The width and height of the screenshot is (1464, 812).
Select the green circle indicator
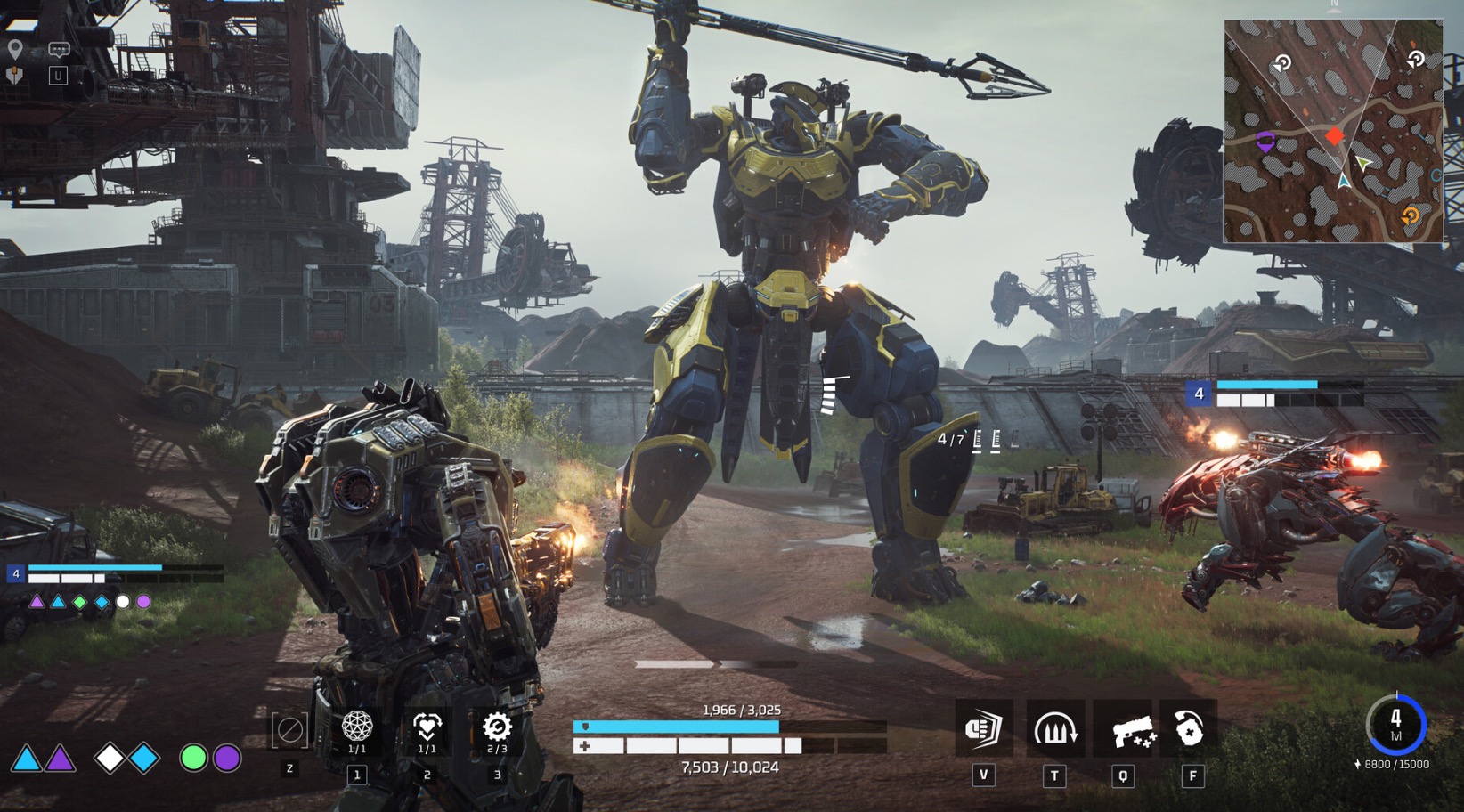(193, 758)
